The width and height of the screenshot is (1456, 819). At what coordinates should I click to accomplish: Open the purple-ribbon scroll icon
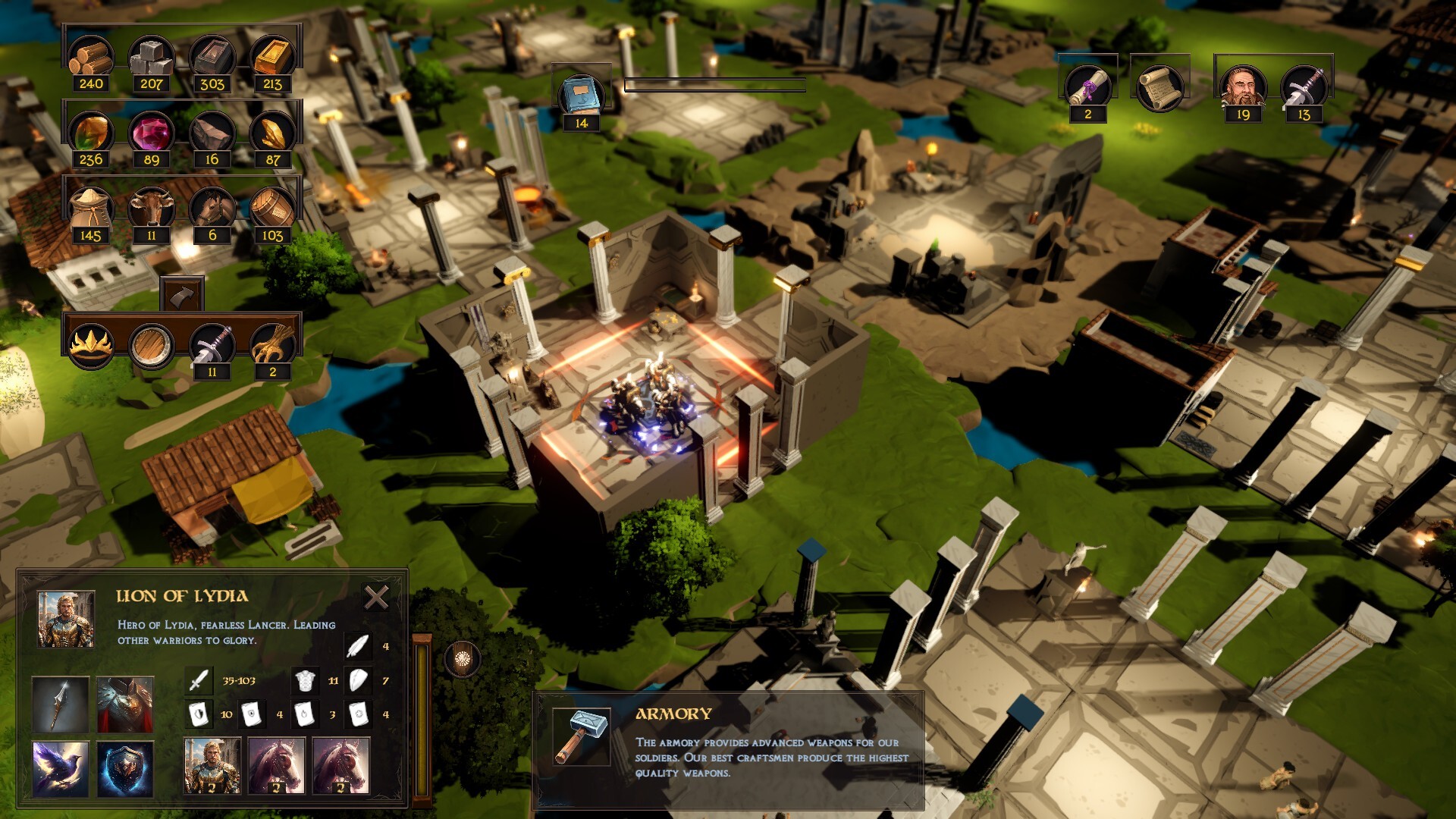[1088, 86]
